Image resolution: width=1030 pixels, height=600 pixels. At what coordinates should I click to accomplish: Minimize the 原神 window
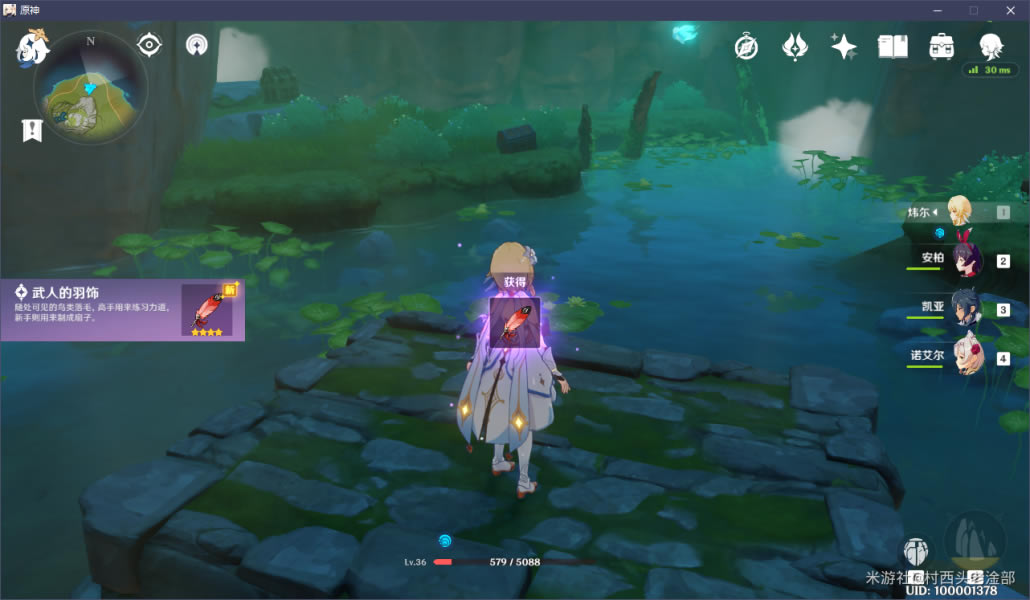937,10
